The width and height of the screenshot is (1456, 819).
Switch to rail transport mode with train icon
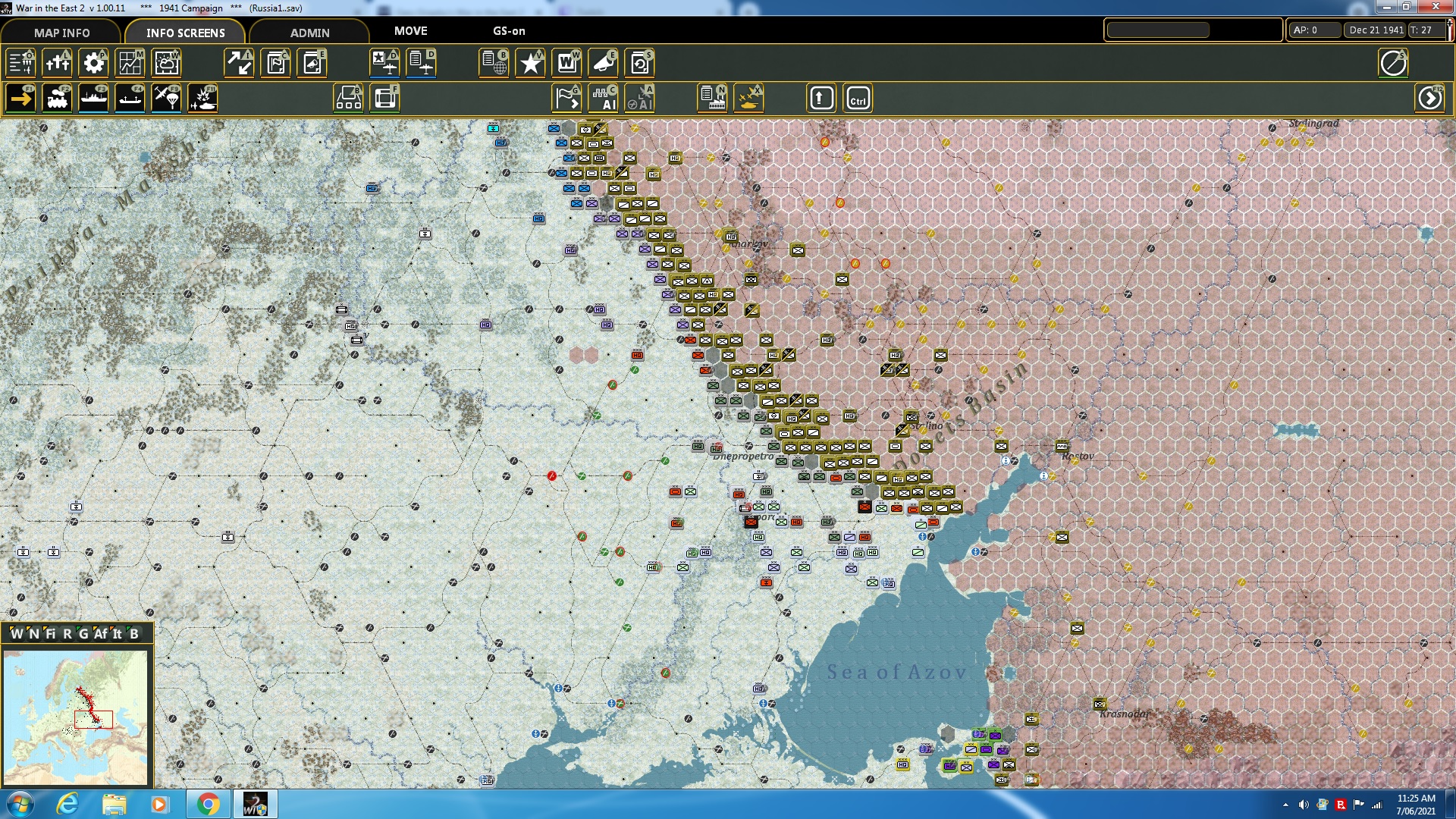point(57,98)
